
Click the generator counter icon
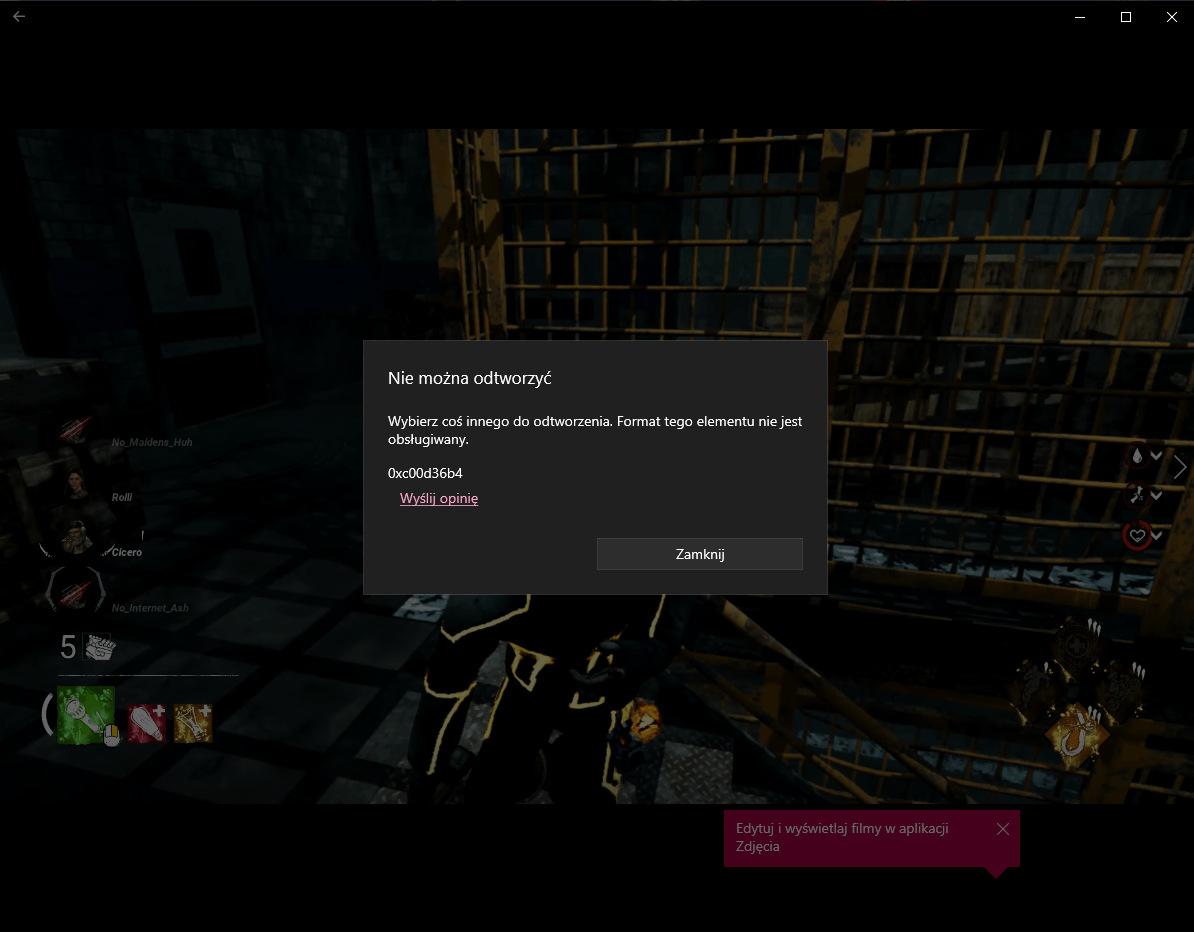[x=100, y=648]
